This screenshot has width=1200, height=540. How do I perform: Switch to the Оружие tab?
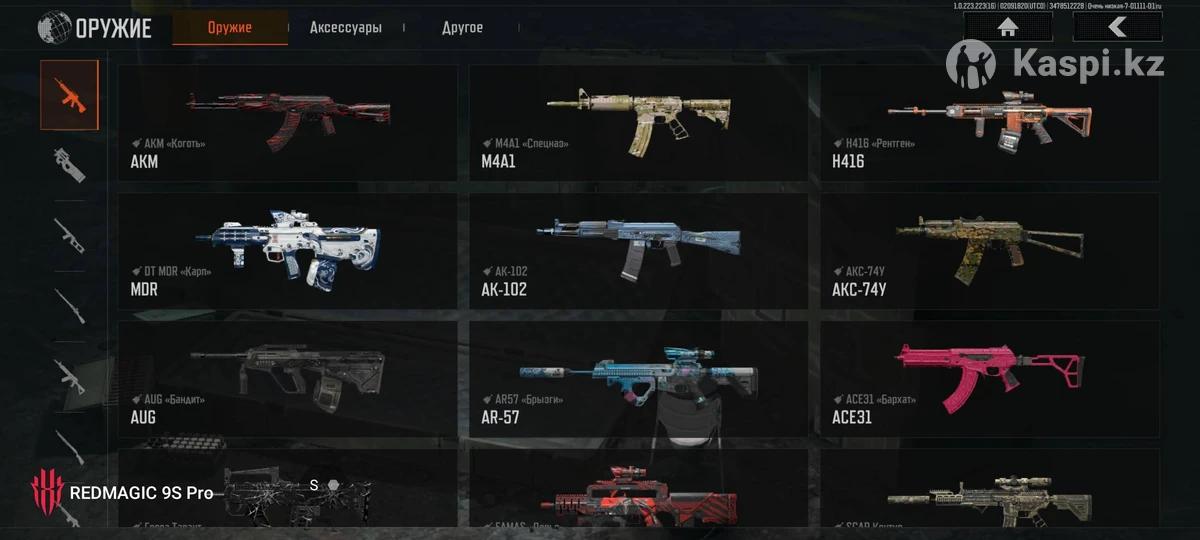tap(229, 28)
